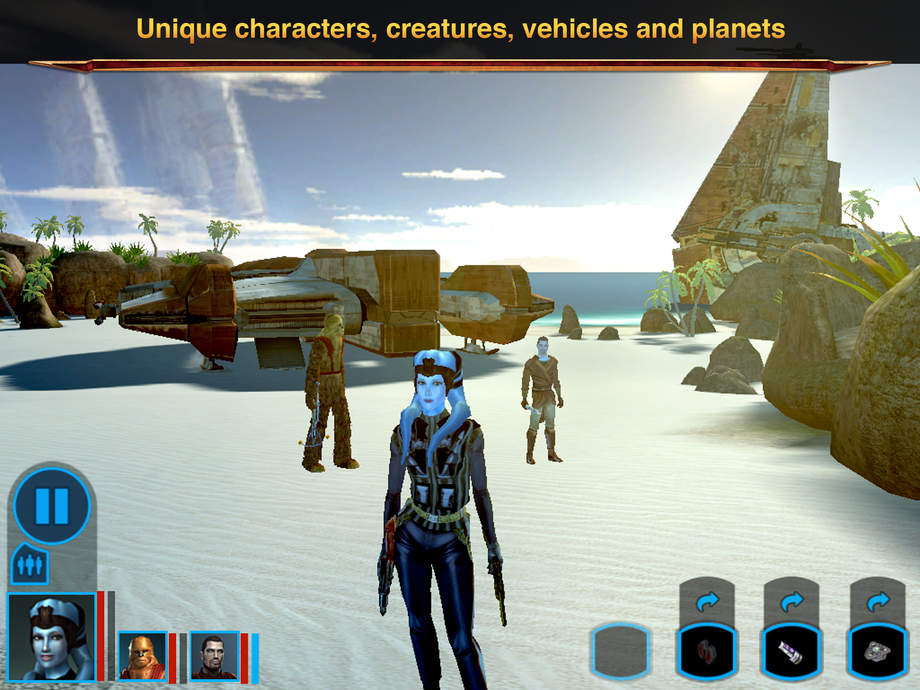Cycle the arrow above the purple tube item

(792, 602)
